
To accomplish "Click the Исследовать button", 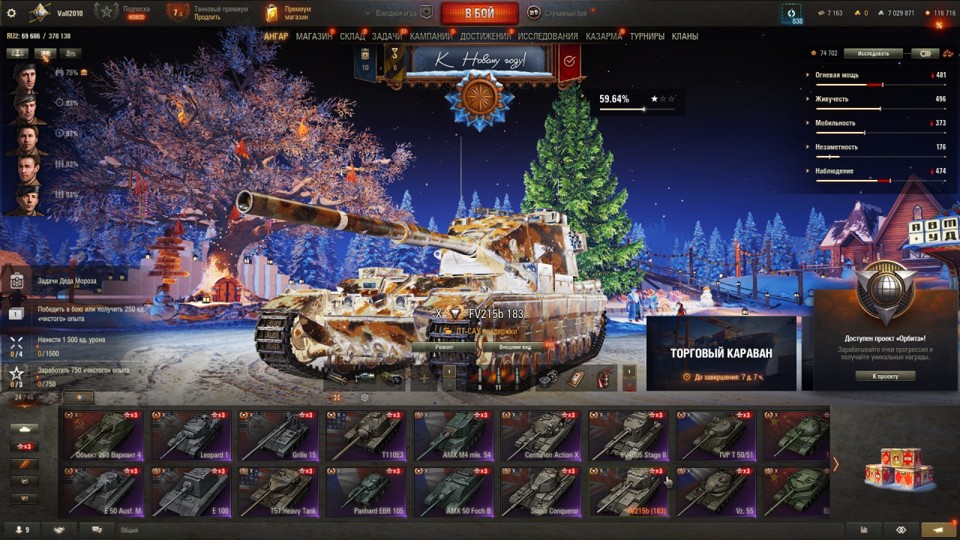I will tap(873, 53).
